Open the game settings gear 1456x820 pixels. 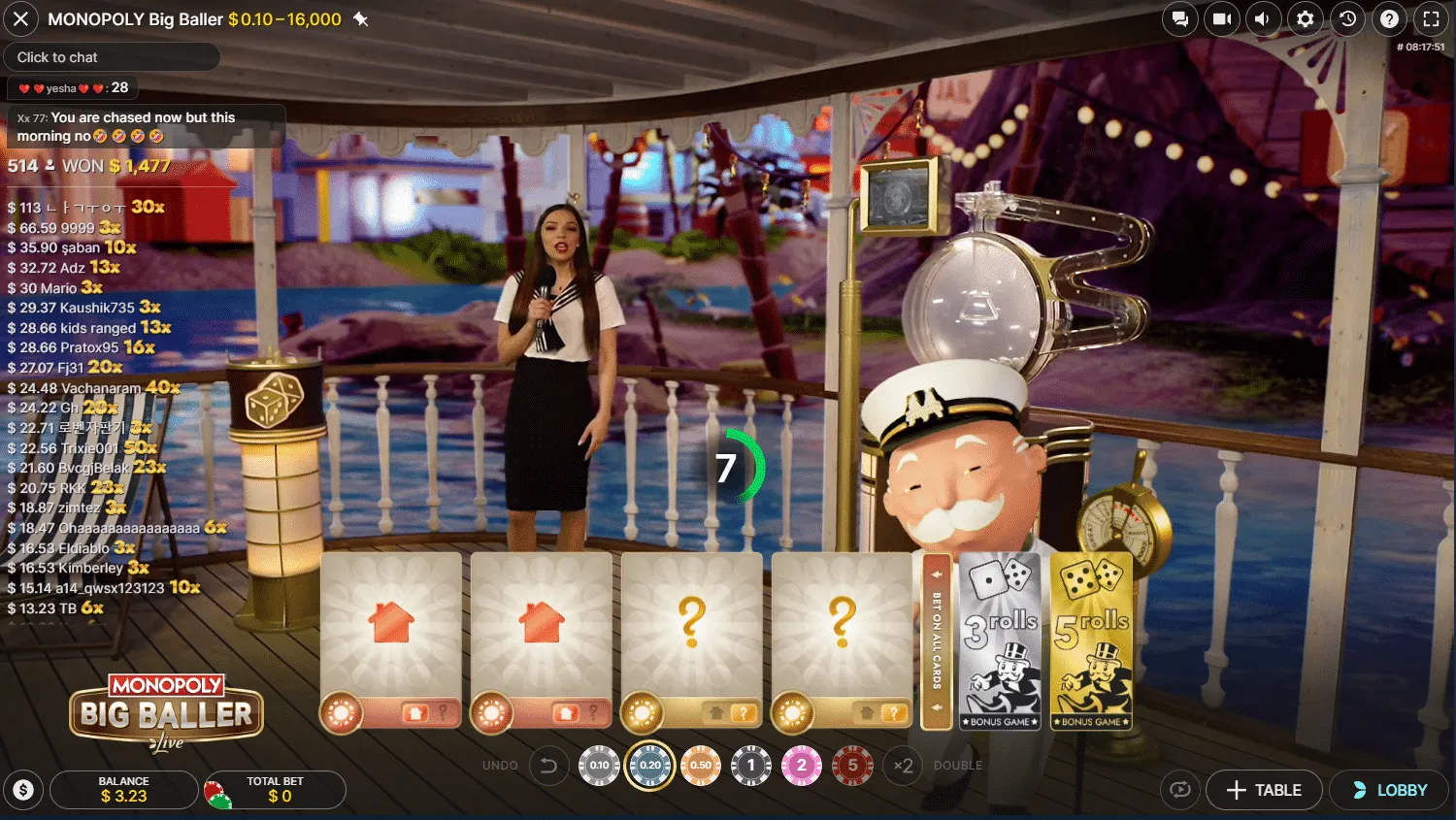click(1306, 18)
